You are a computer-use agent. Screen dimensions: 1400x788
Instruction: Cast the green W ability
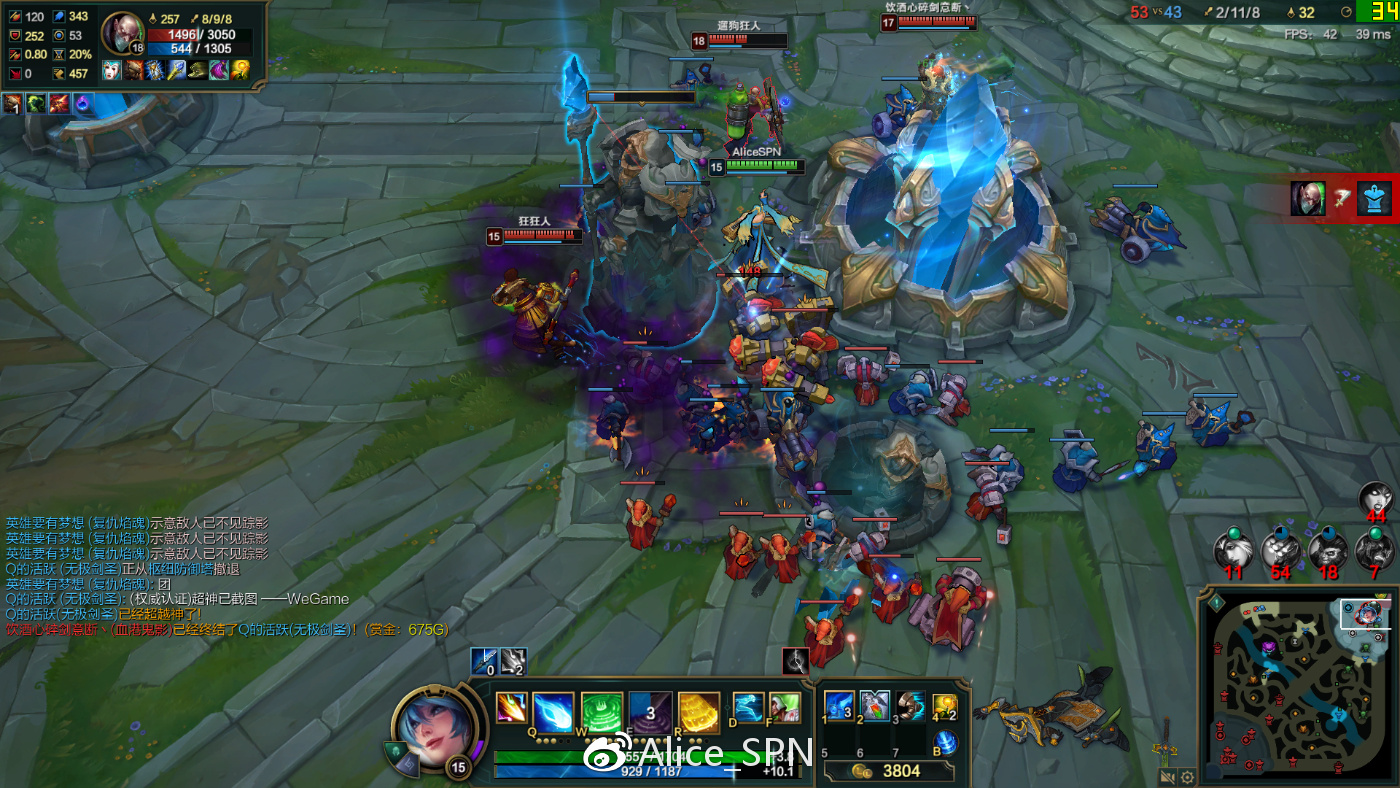[602, 711]
